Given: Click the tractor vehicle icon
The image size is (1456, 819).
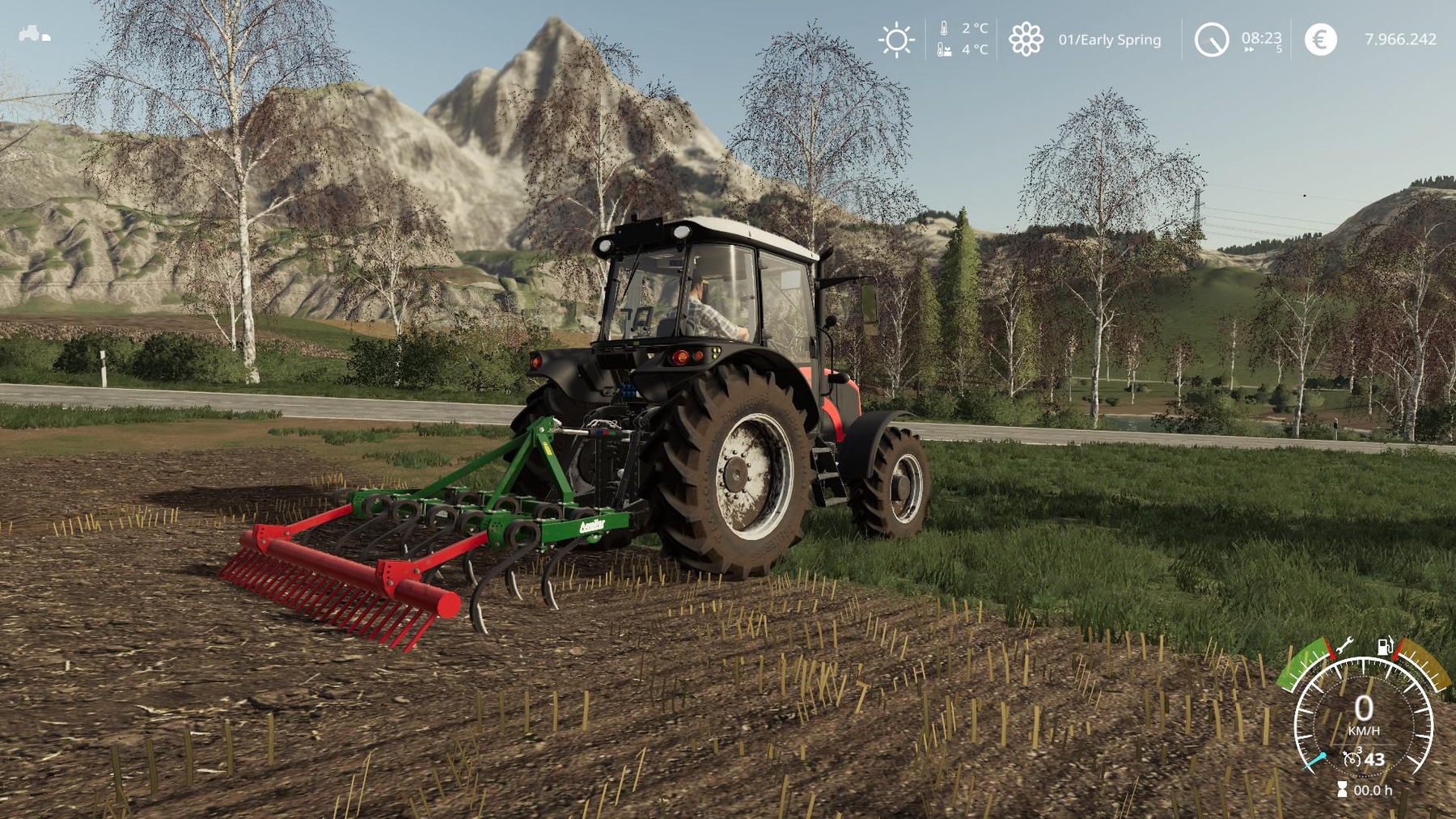Looking at the screenshot, I should pyautogui.click(x=34, y=34).
